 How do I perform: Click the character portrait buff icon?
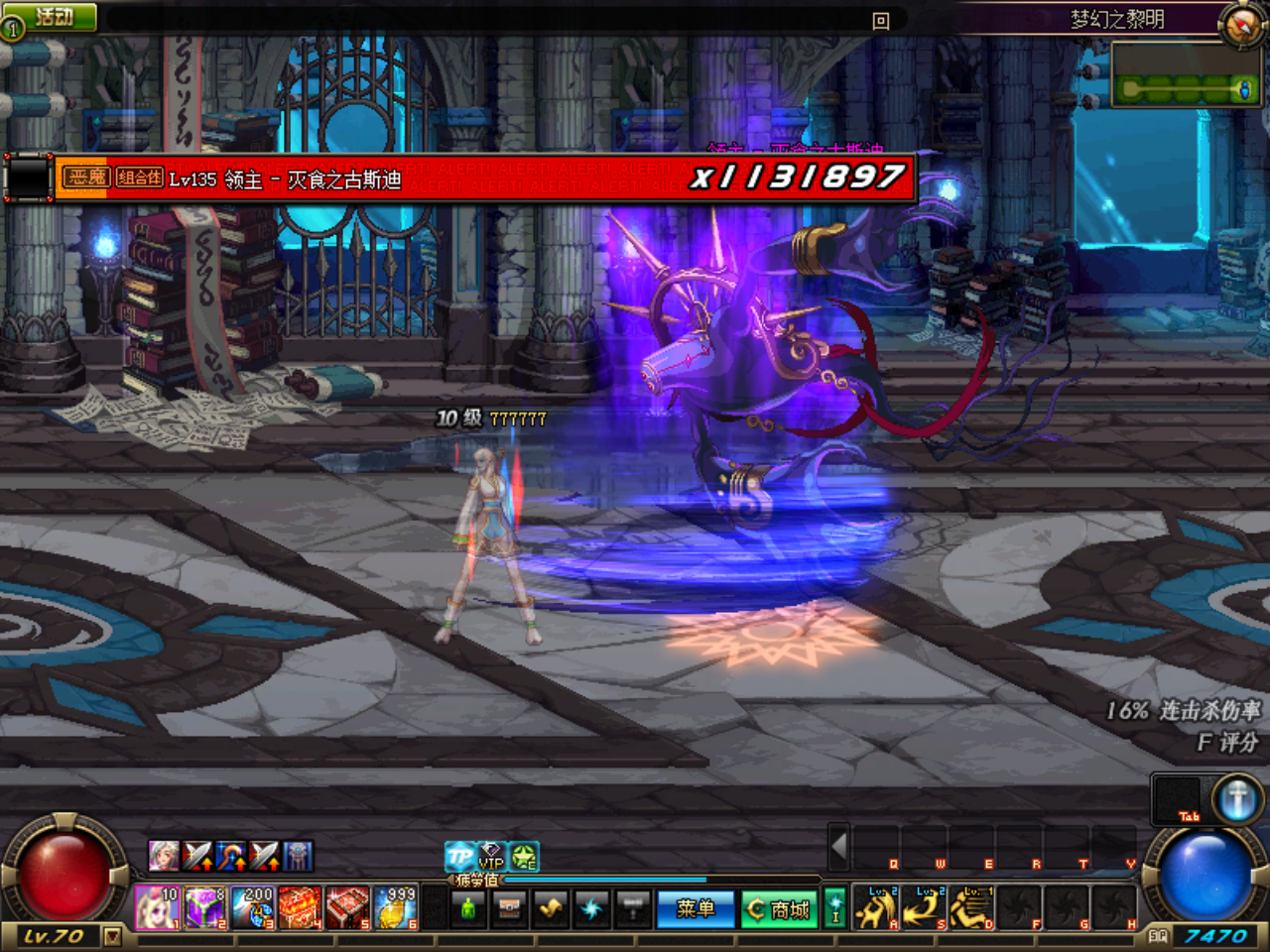pos(164,856)
